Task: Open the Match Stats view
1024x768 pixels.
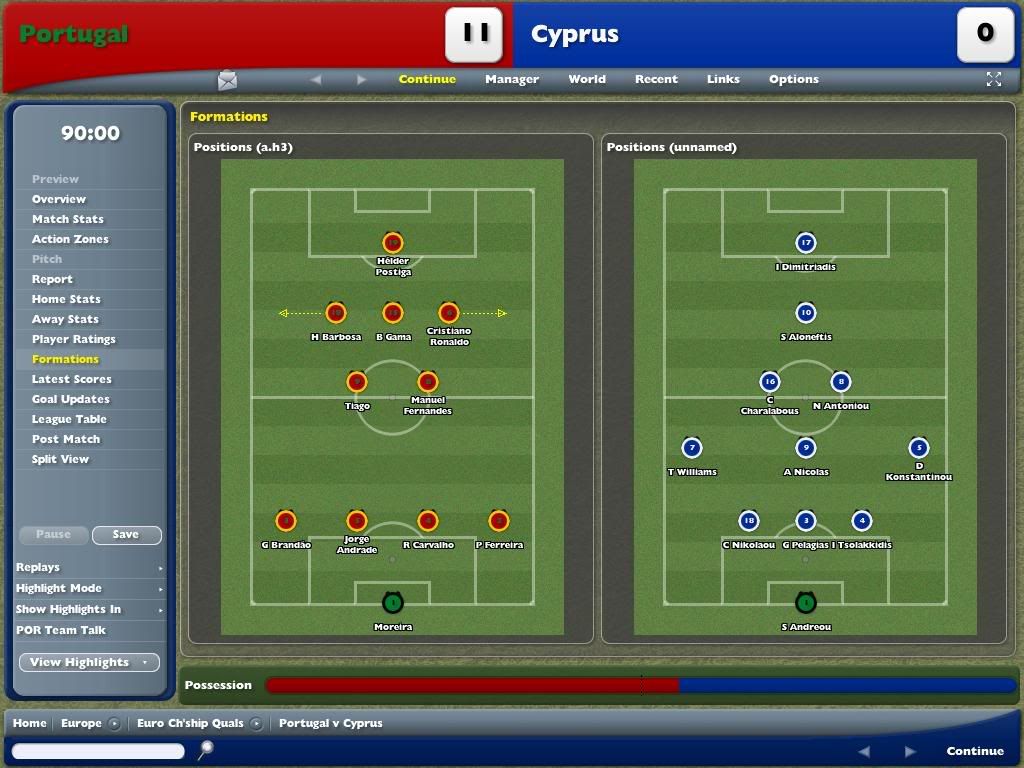Action: [x=67, y=219]
